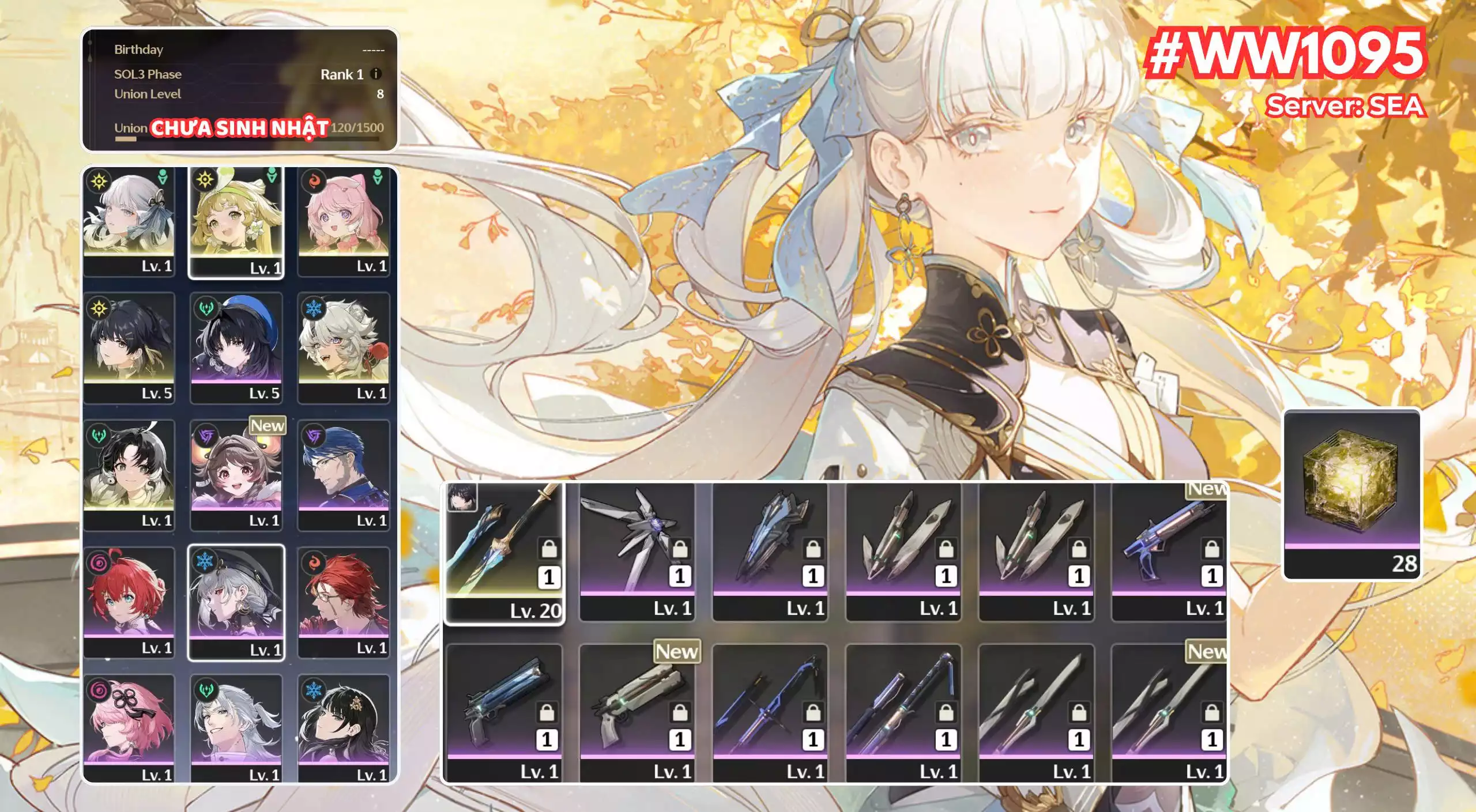Click the glowing golden cube item showing 28
This screenshot has height=812, width=1476.
1351,494
